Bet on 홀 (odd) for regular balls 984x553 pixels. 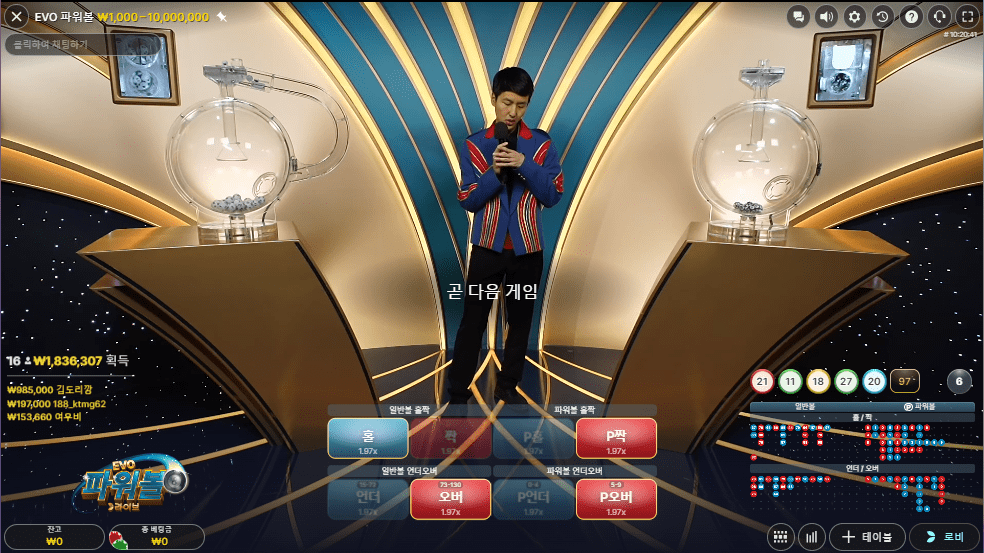tap(368, 437)
